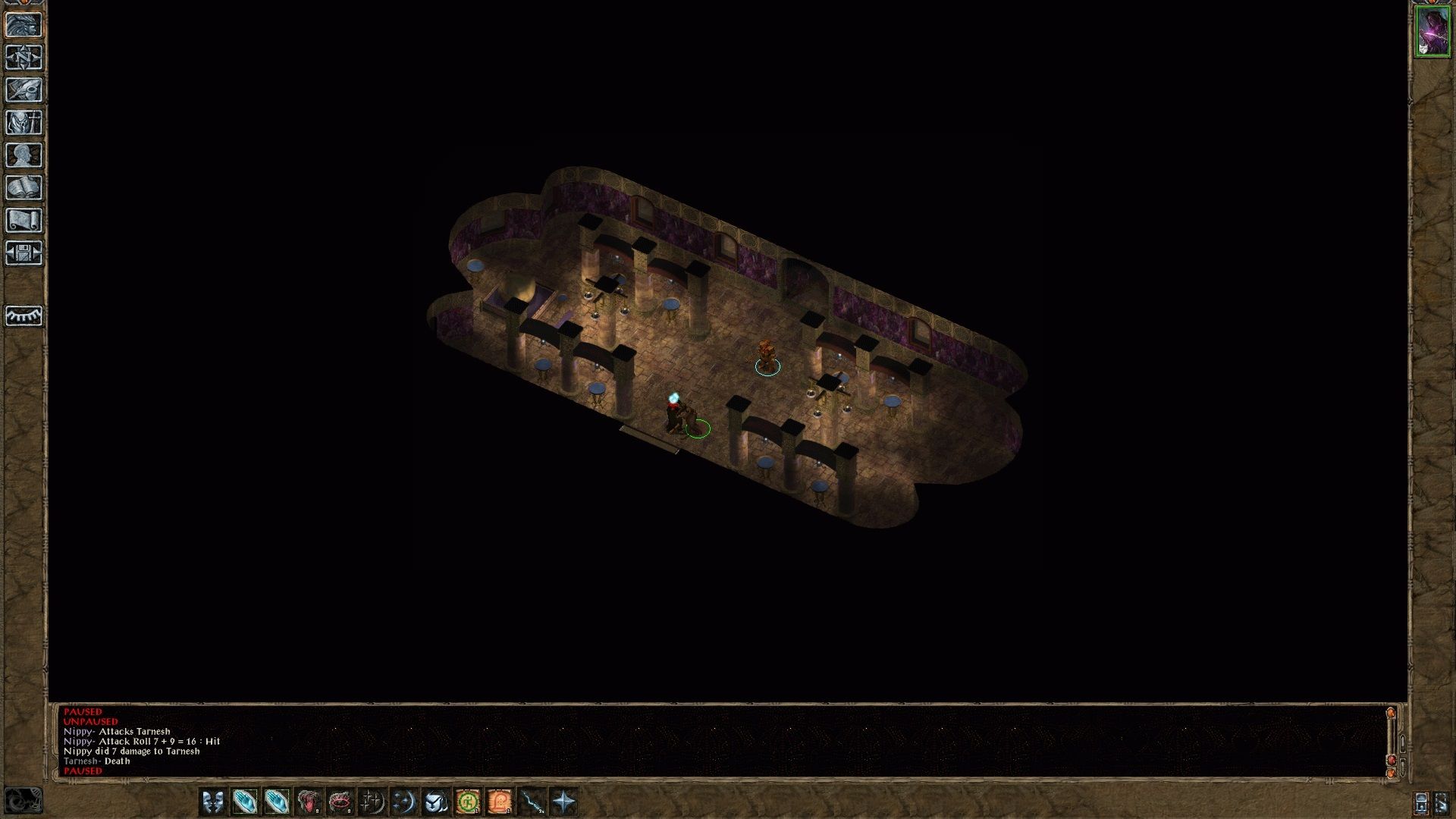Screen dimensions: 1456x819
Task: Cast the moon-and-stars quick spell
Action: (404, 802)
